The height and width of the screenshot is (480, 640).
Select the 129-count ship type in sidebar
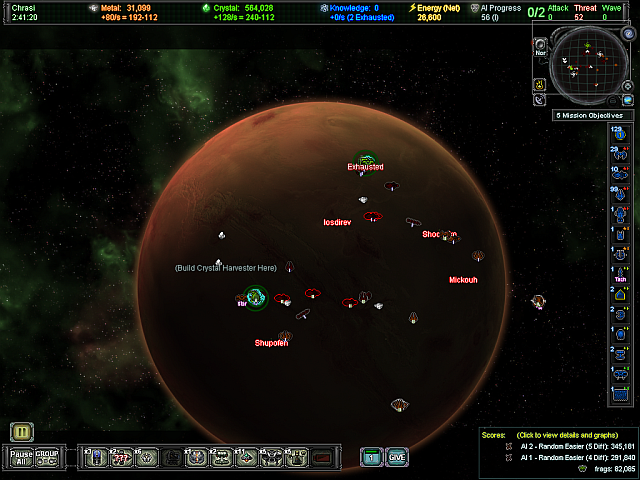(x=620, y=135)
